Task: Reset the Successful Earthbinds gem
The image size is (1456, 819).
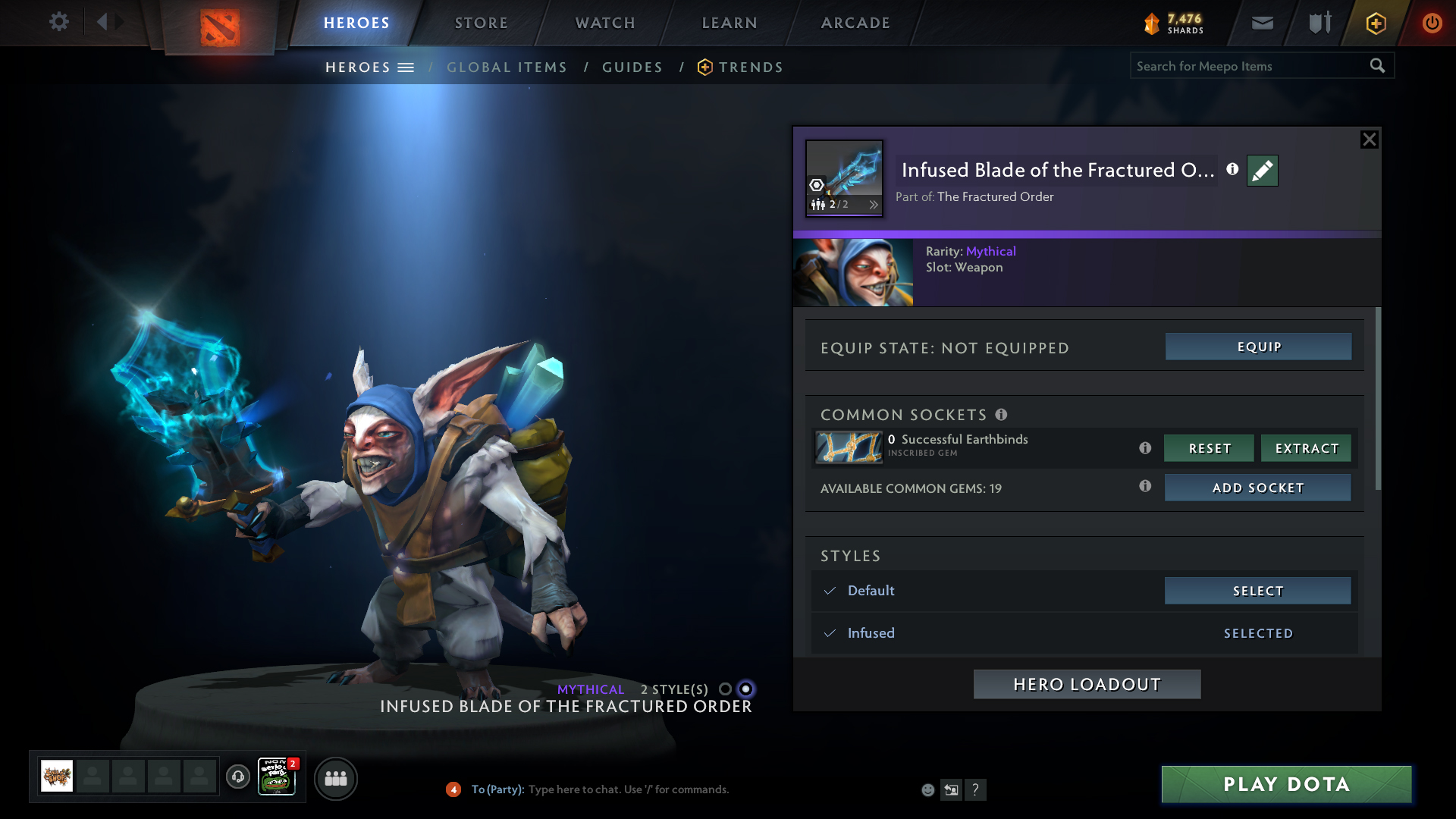Action: pyautogui.click(x=1209, y=448)
